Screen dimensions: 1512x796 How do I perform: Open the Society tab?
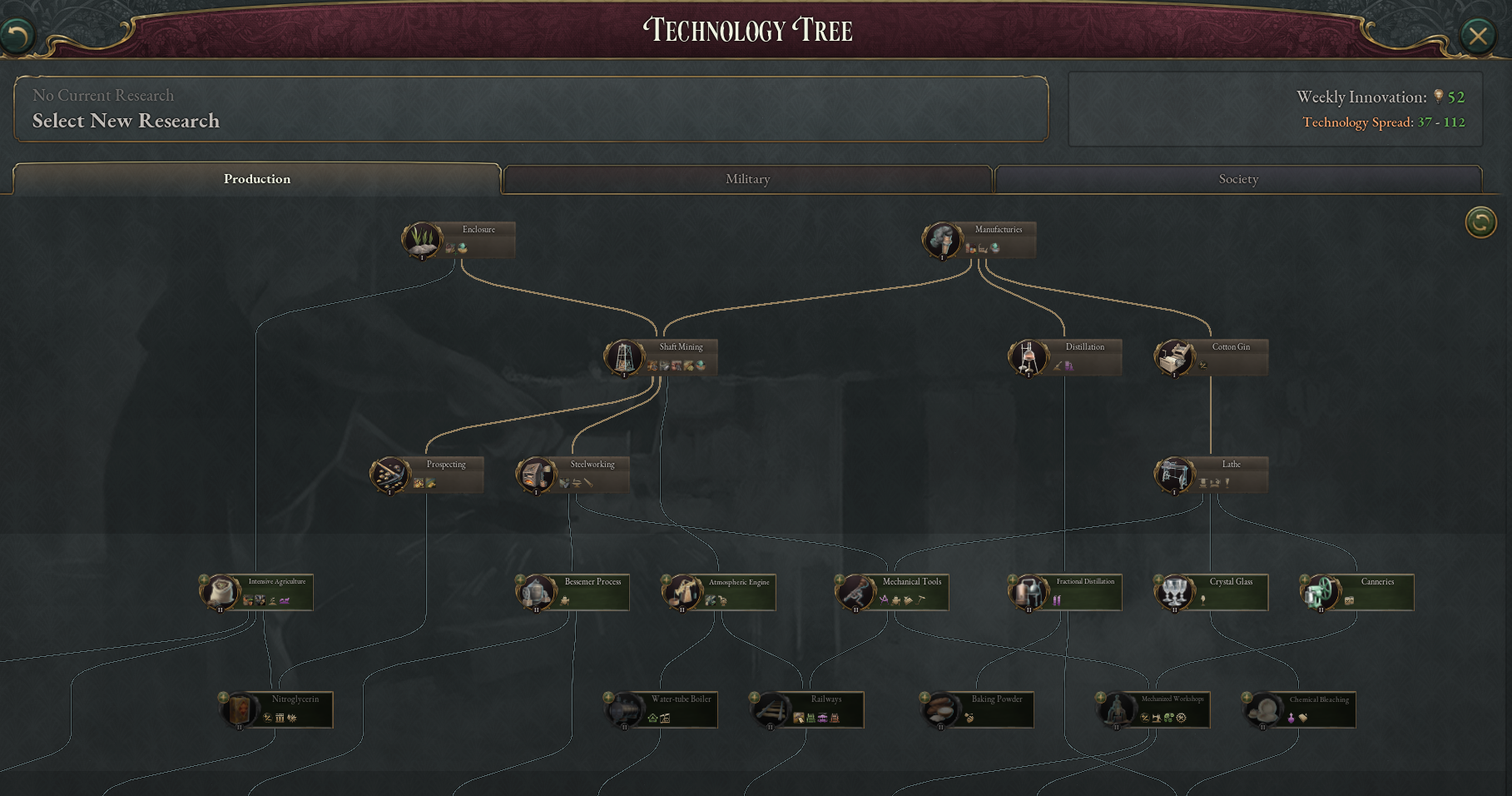1238,179
